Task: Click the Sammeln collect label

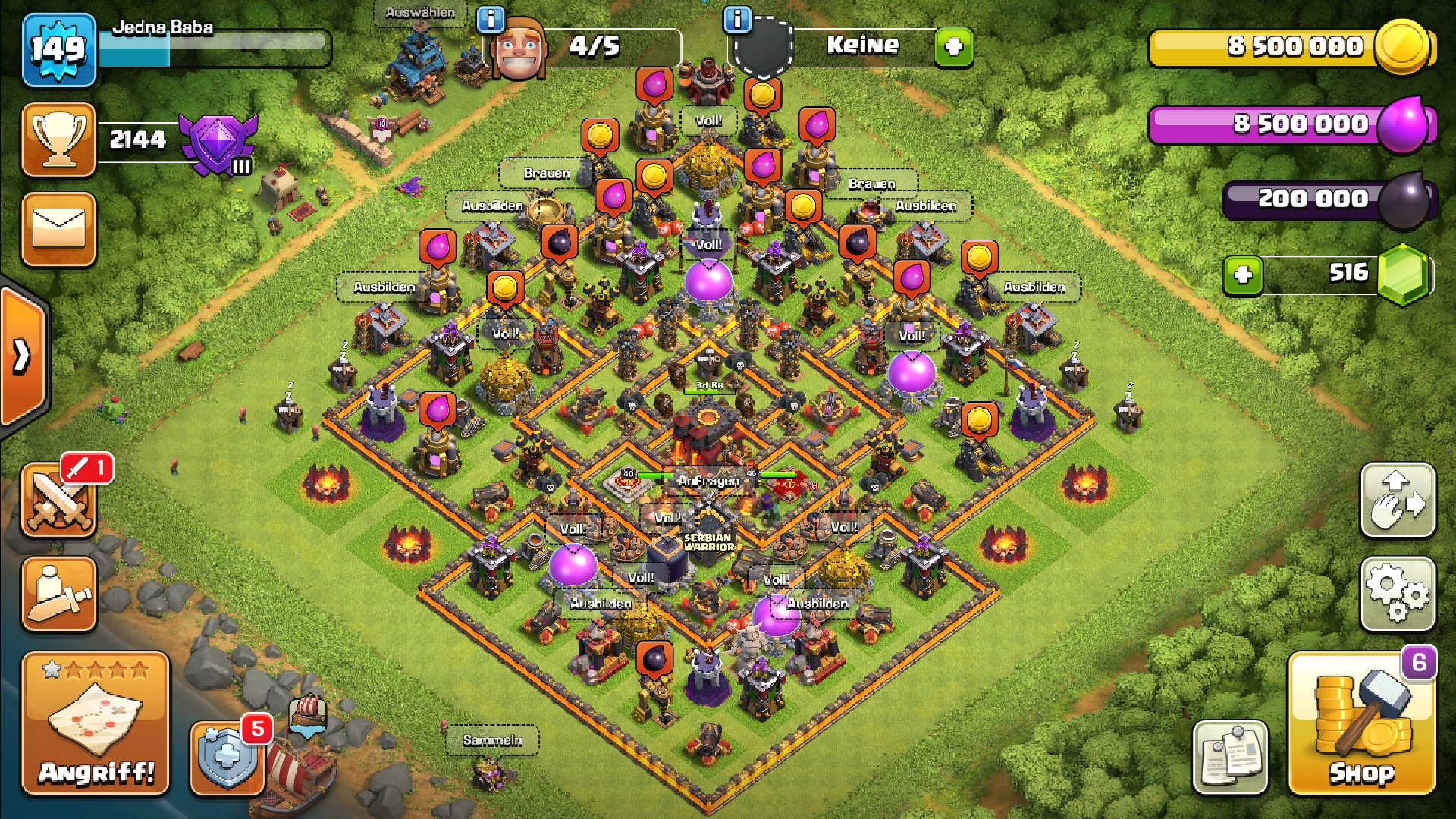Action: click(x=492, y=740)
